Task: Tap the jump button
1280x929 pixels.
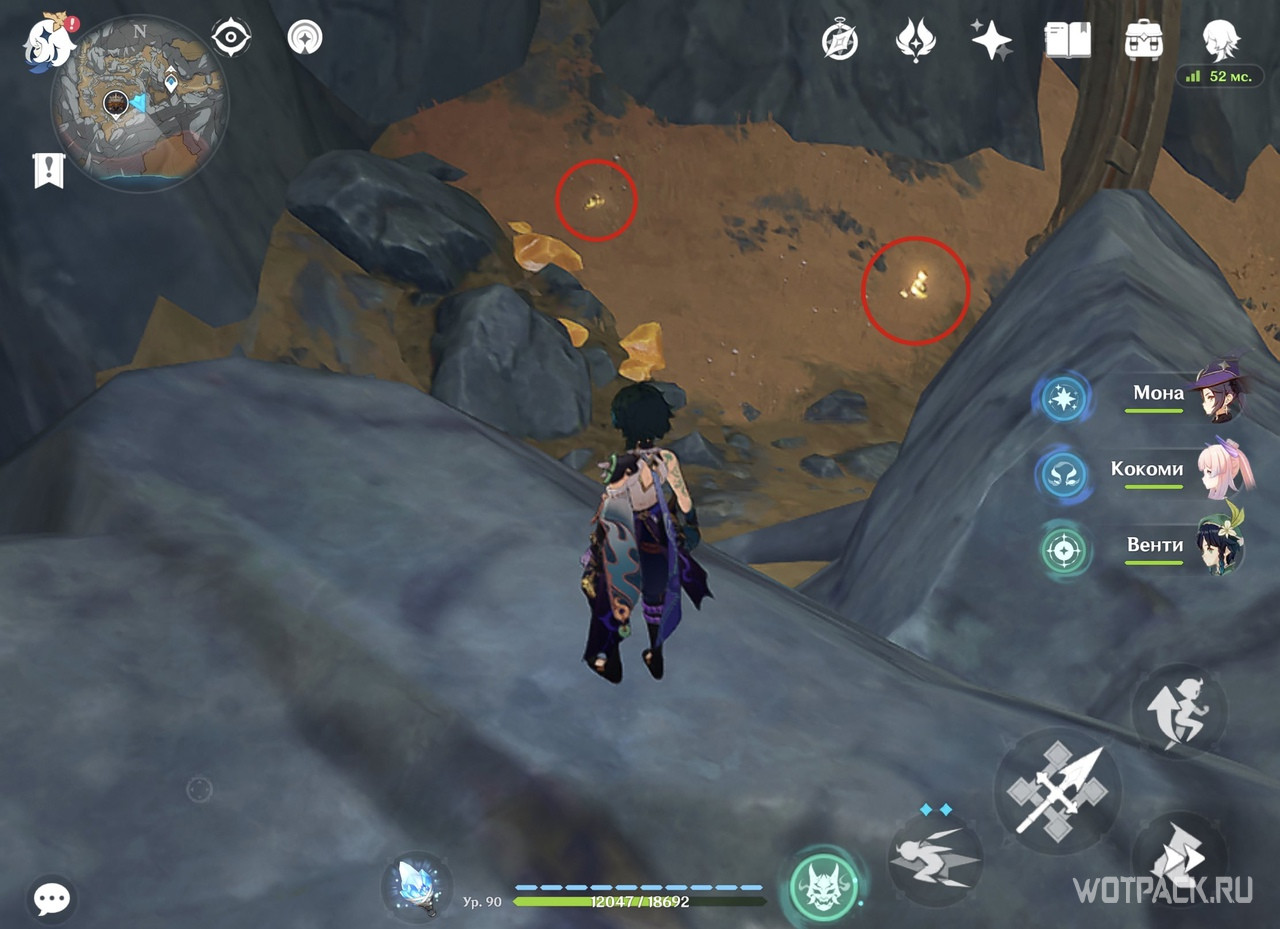Action: 1179,711
